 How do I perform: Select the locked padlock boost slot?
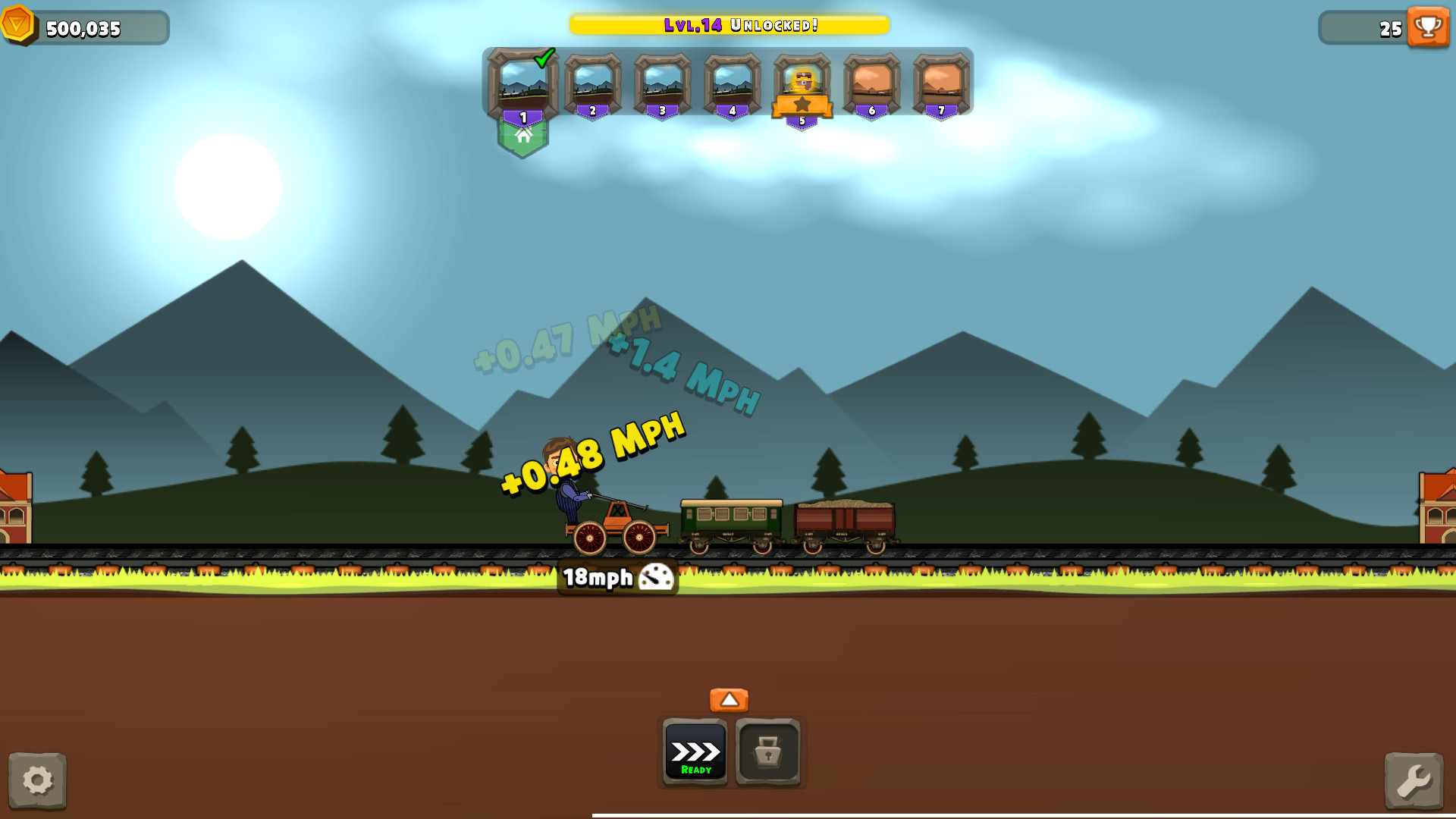768,752
